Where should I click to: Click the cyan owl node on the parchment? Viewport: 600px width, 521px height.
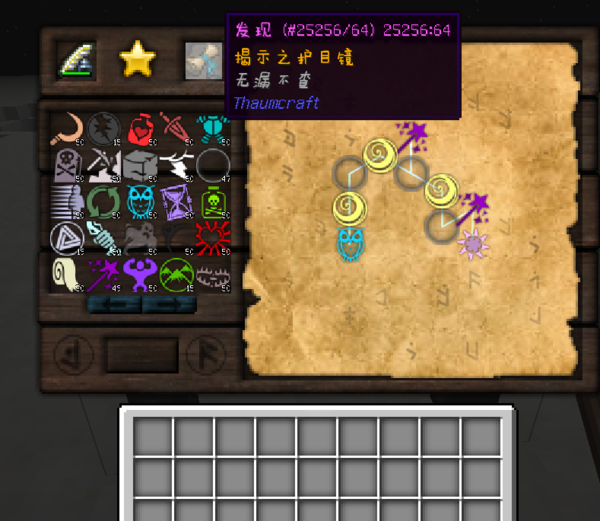click(x=350, y=242)
